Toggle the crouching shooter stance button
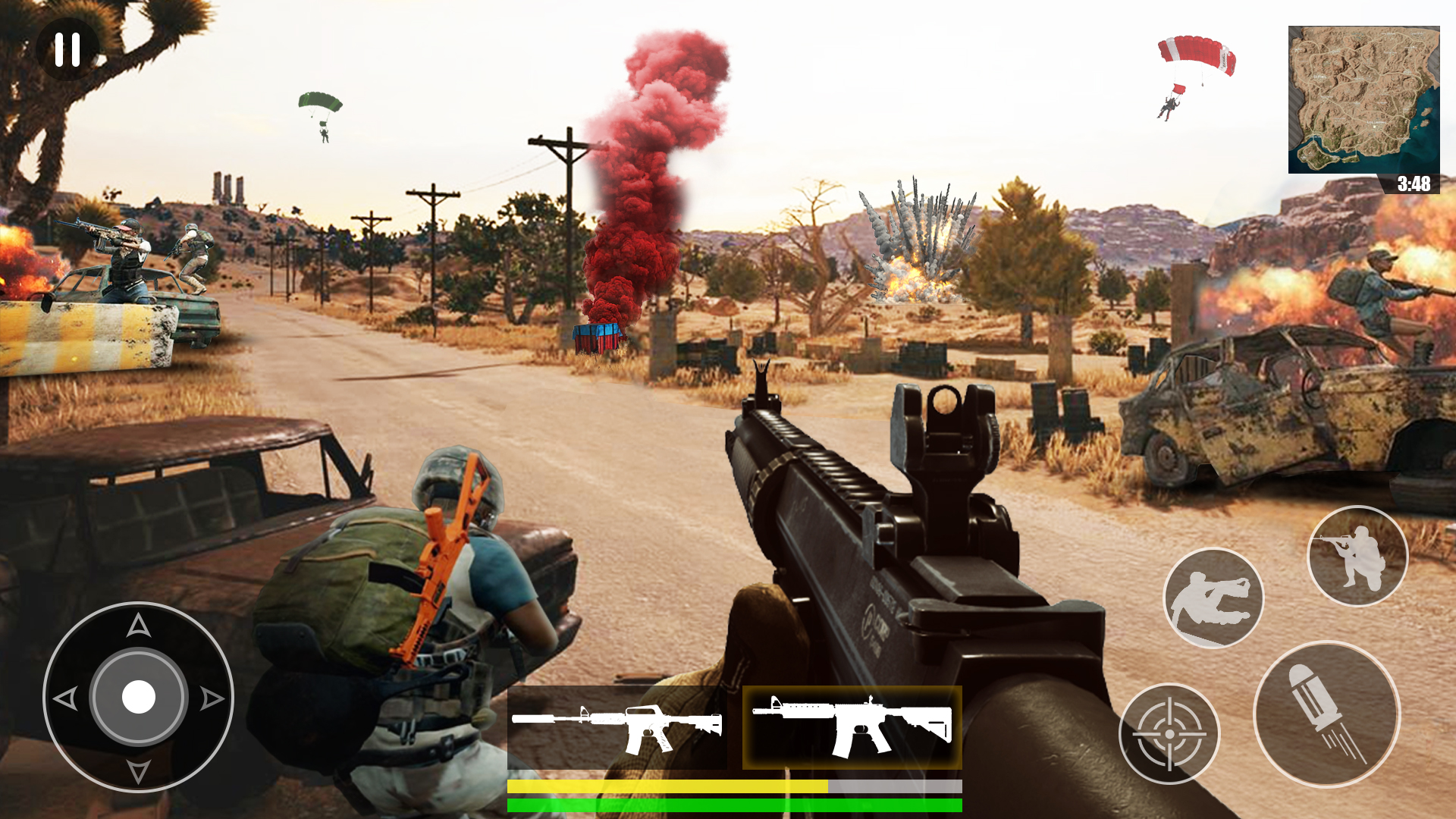1456x819 pixels. pos(1357,556)
